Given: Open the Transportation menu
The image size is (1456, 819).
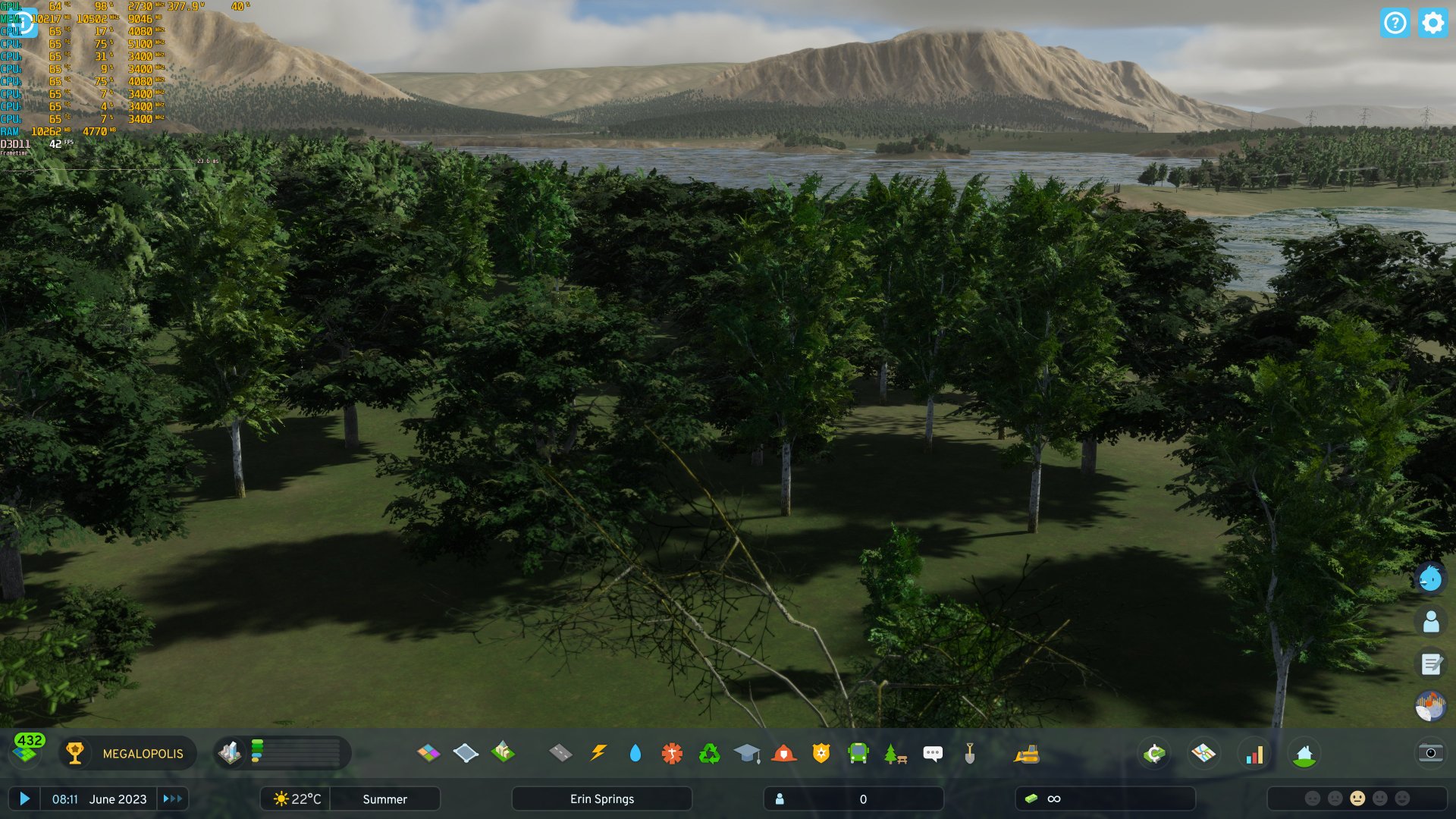Looking at the screenshot, I should 860,753.
